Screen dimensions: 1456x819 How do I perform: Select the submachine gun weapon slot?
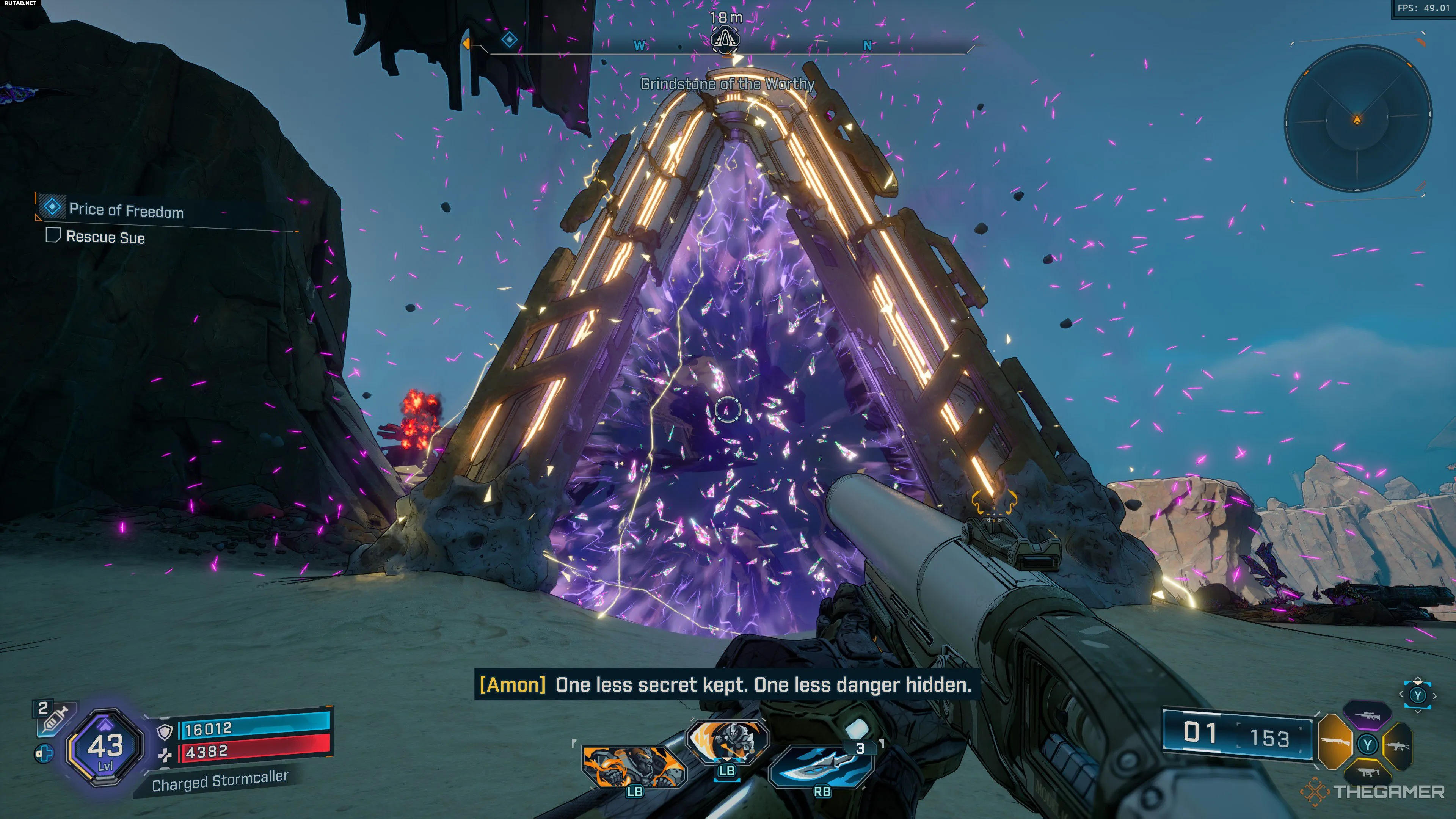(1367, 772)
